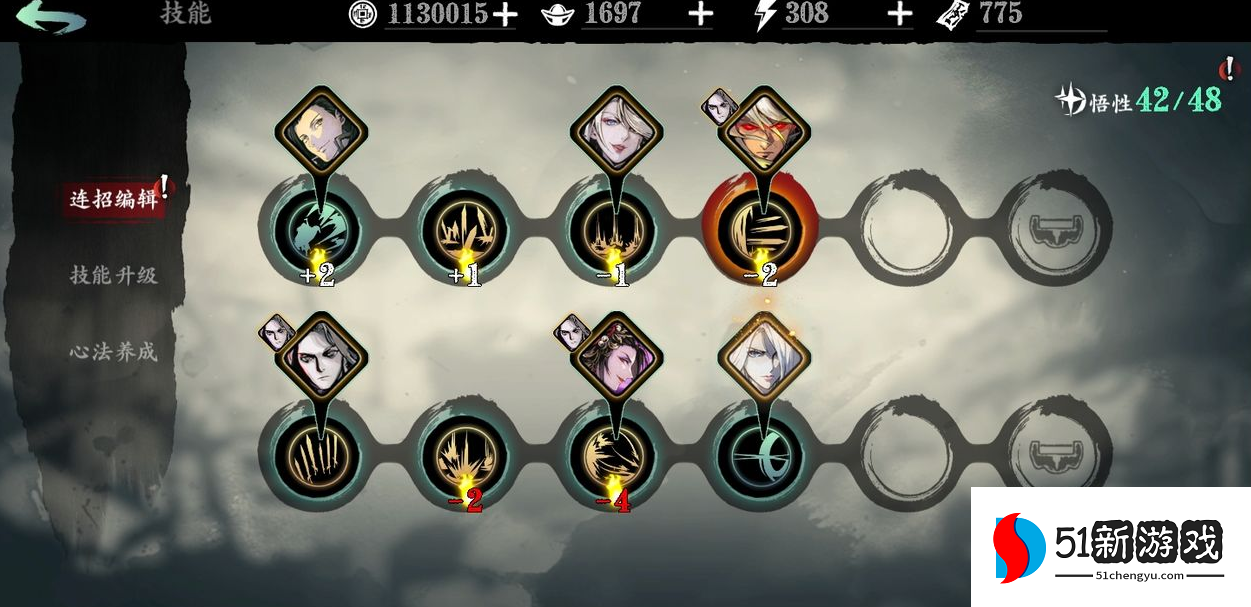
Task: Refill lightning stamina with plus button
Action: [900, 14]
